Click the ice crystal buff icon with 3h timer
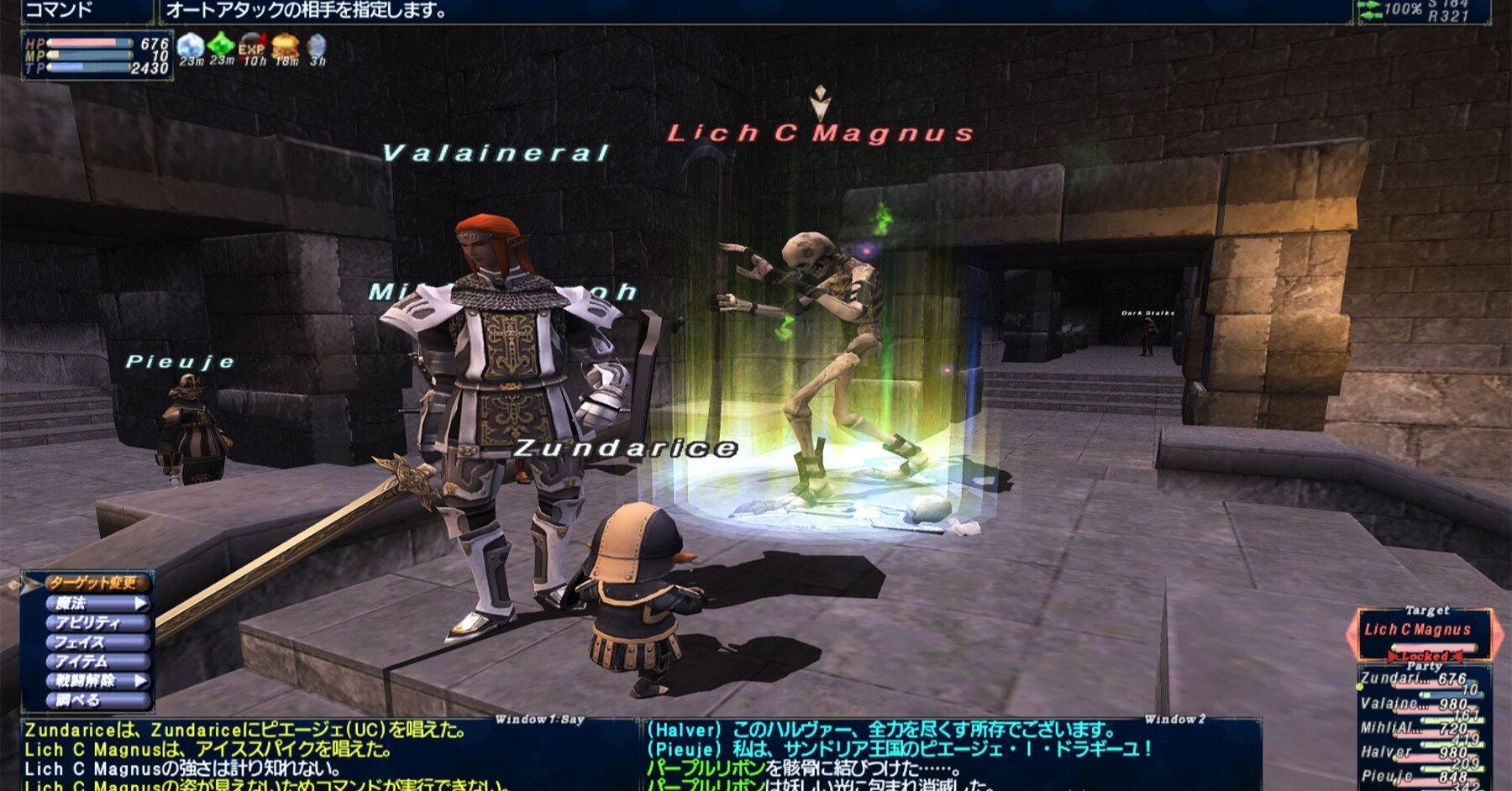Image resolution: width=1512 pixels, height=791 pixels. click(x=316, y=46)
